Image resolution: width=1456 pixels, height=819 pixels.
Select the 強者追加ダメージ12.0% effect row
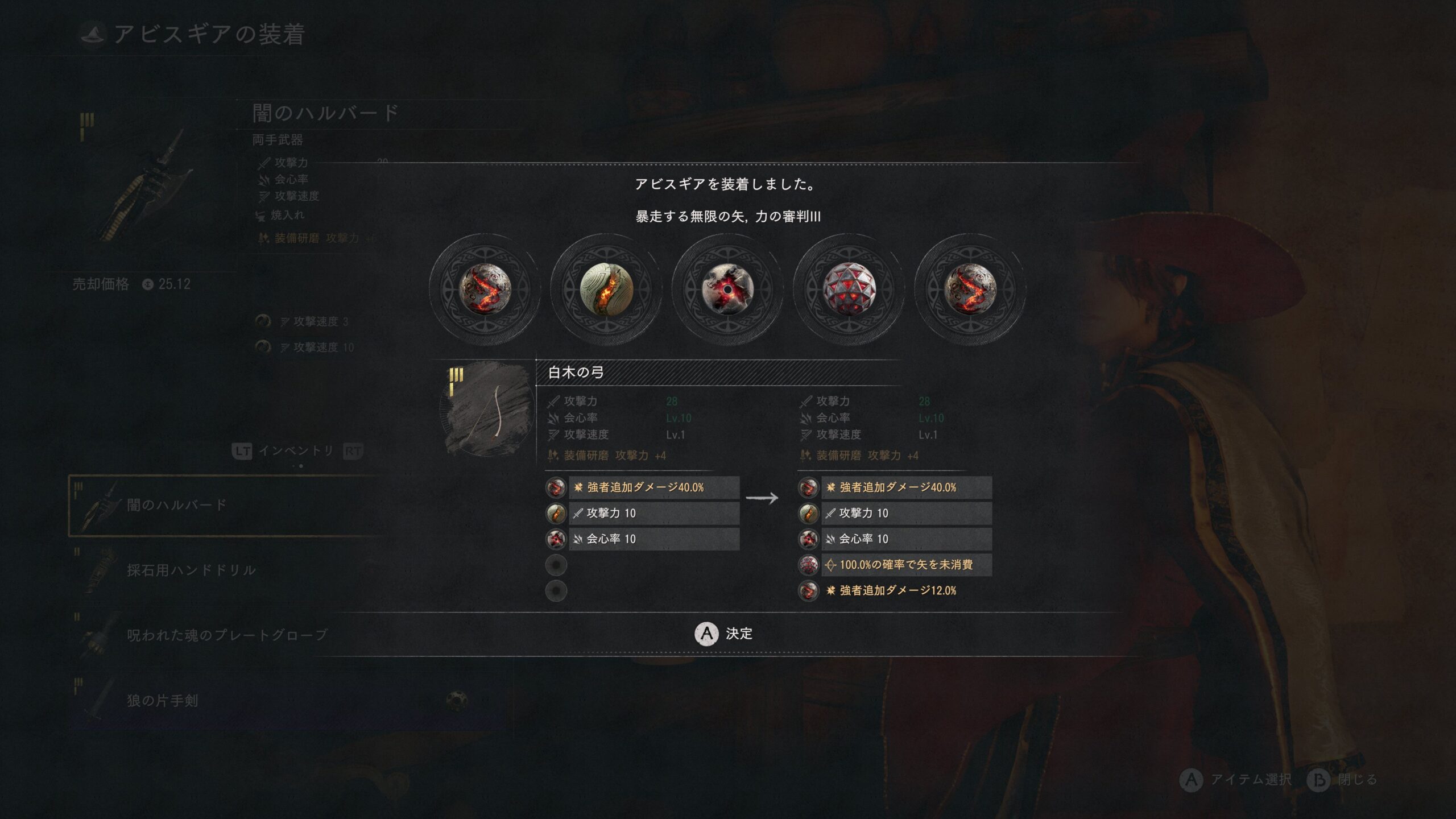click(x=897, y=590)
